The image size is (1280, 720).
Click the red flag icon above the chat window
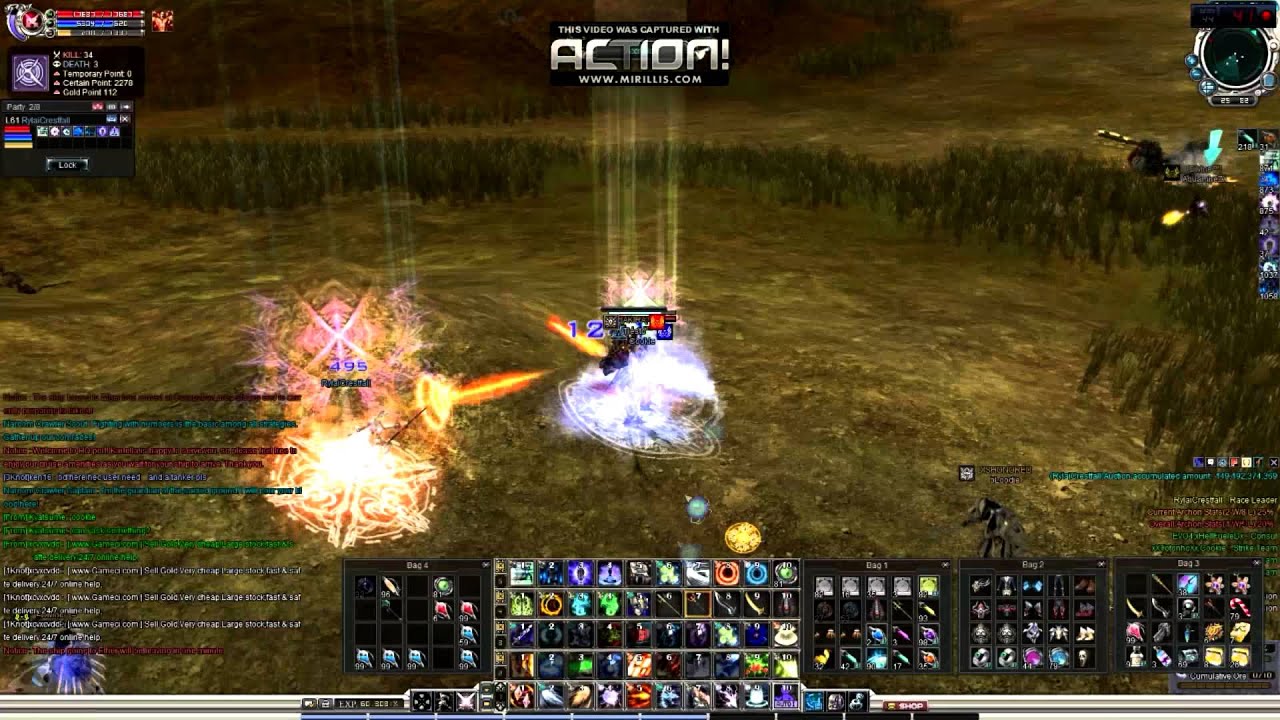(1233, 463)
